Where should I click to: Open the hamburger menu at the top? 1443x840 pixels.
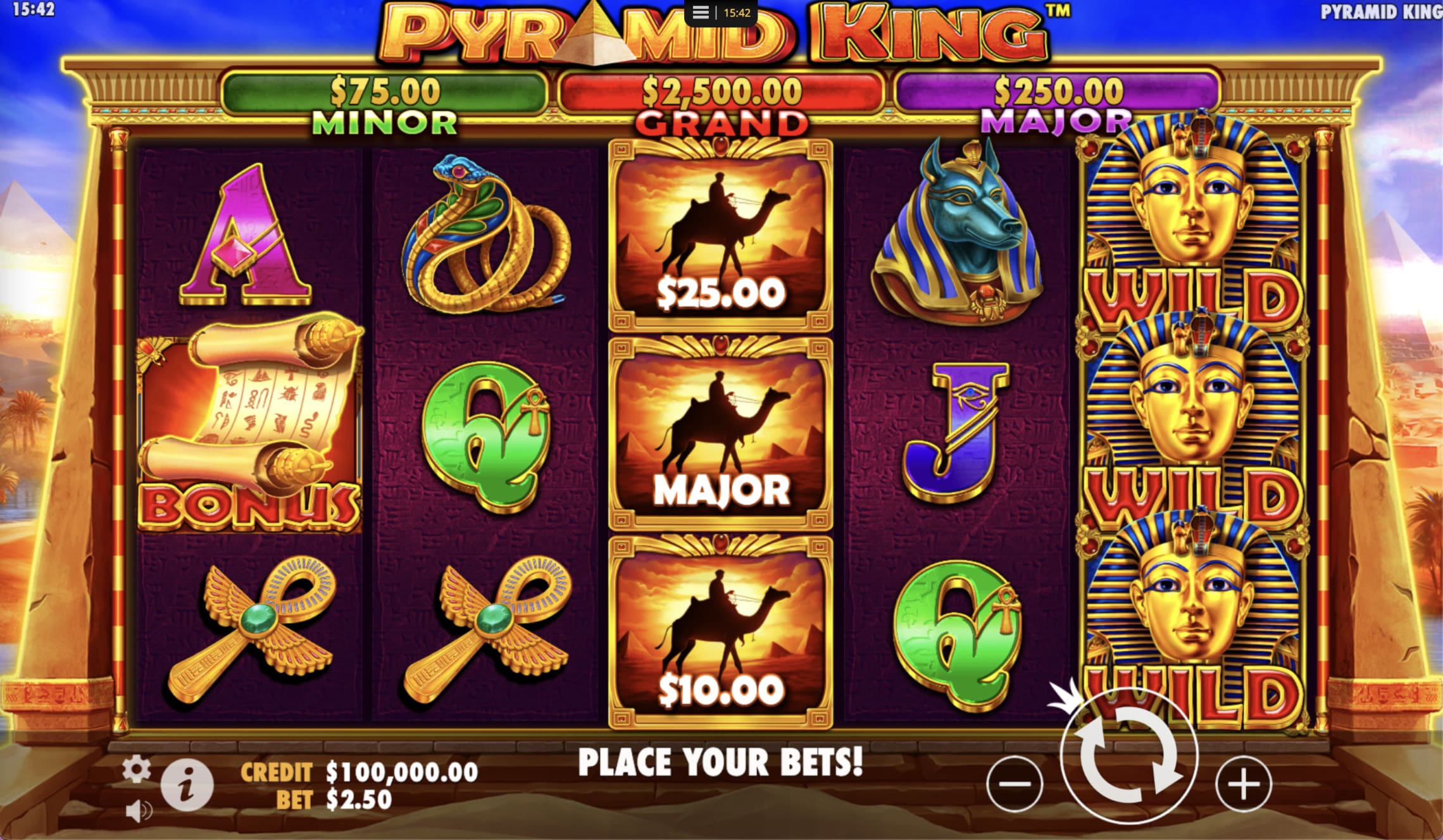(x=701, y=13)
